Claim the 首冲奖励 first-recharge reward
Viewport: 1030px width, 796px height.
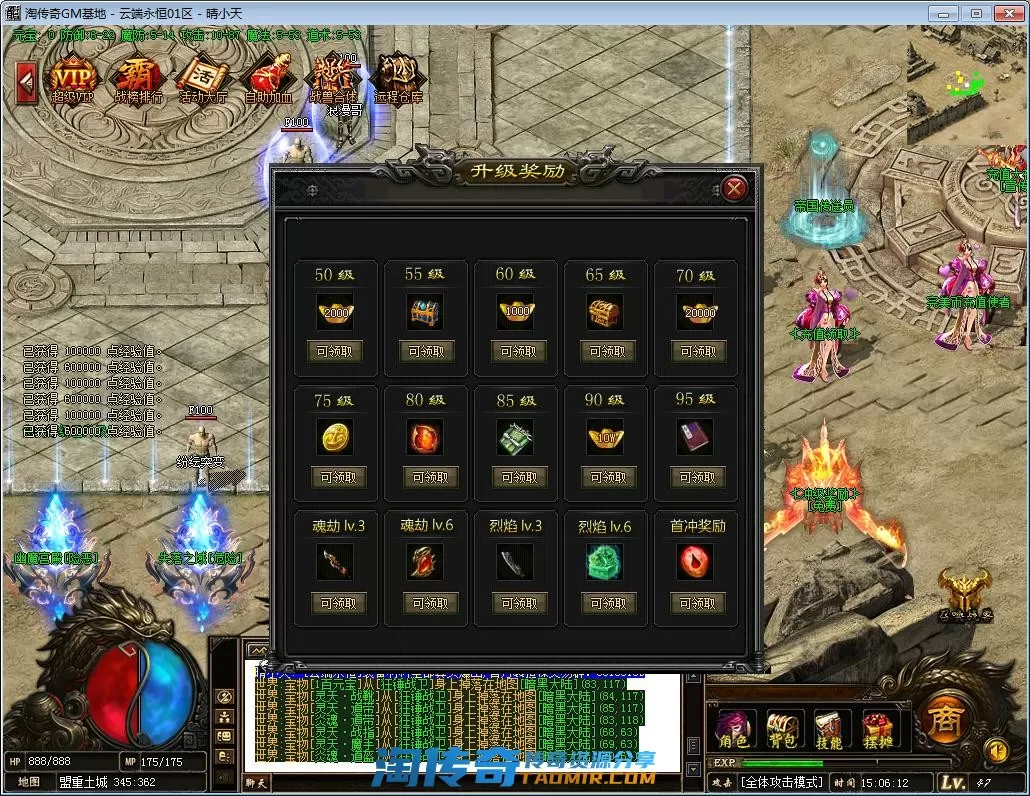697,603
